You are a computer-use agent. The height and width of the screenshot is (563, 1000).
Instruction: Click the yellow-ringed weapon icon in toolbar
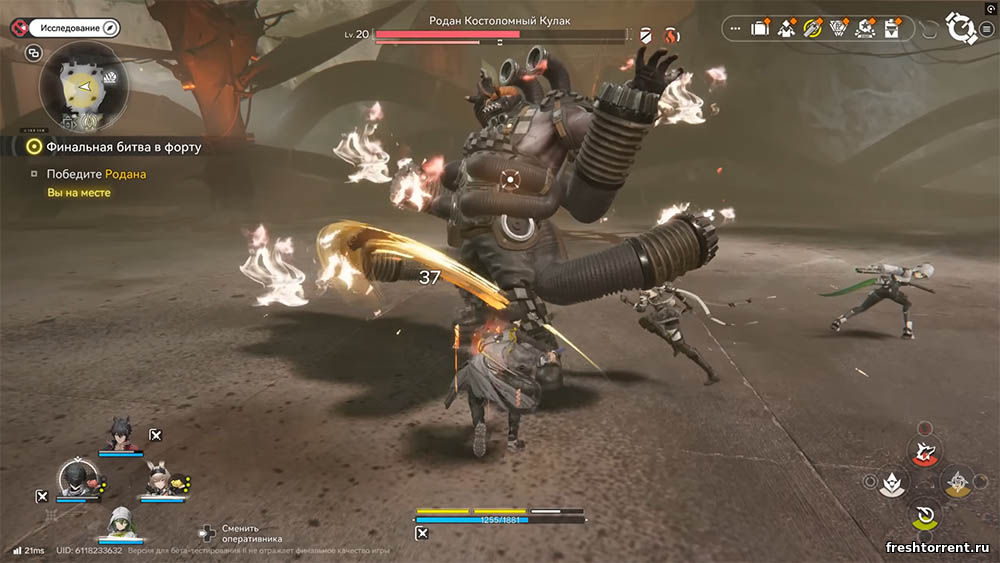tap(812, 29)
